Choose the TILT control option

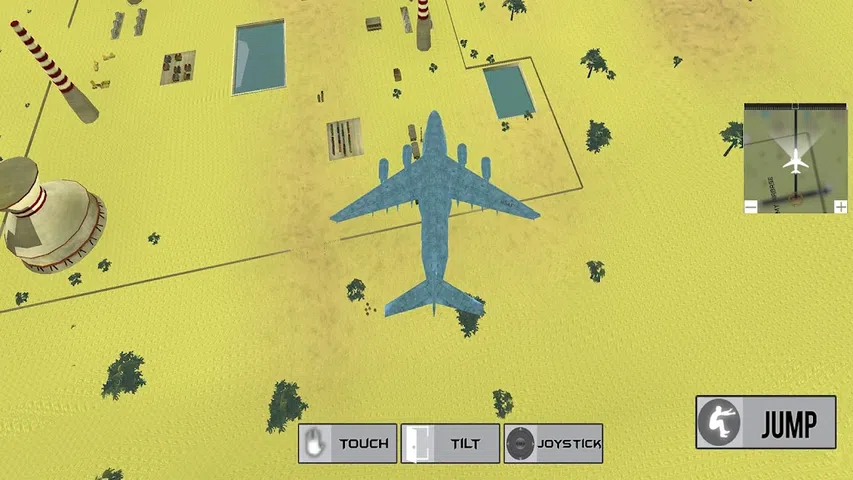(x=450, y=444)
